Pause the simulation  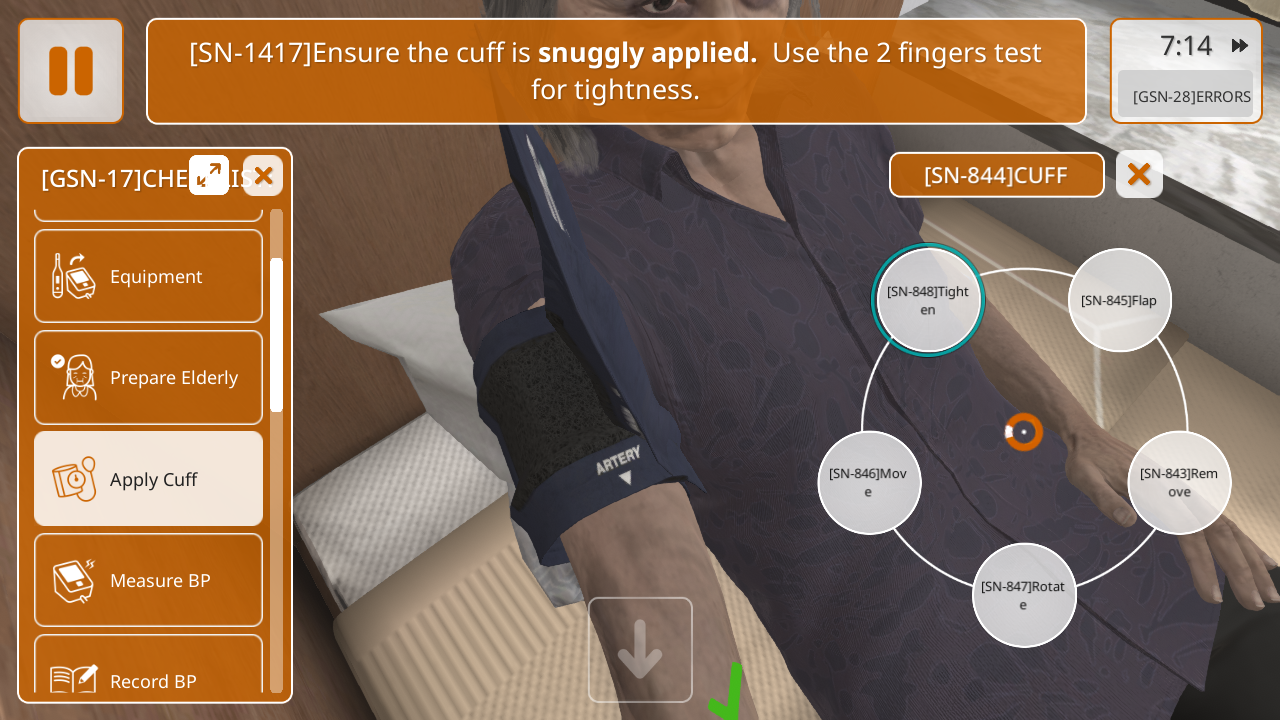pos(71,71)
